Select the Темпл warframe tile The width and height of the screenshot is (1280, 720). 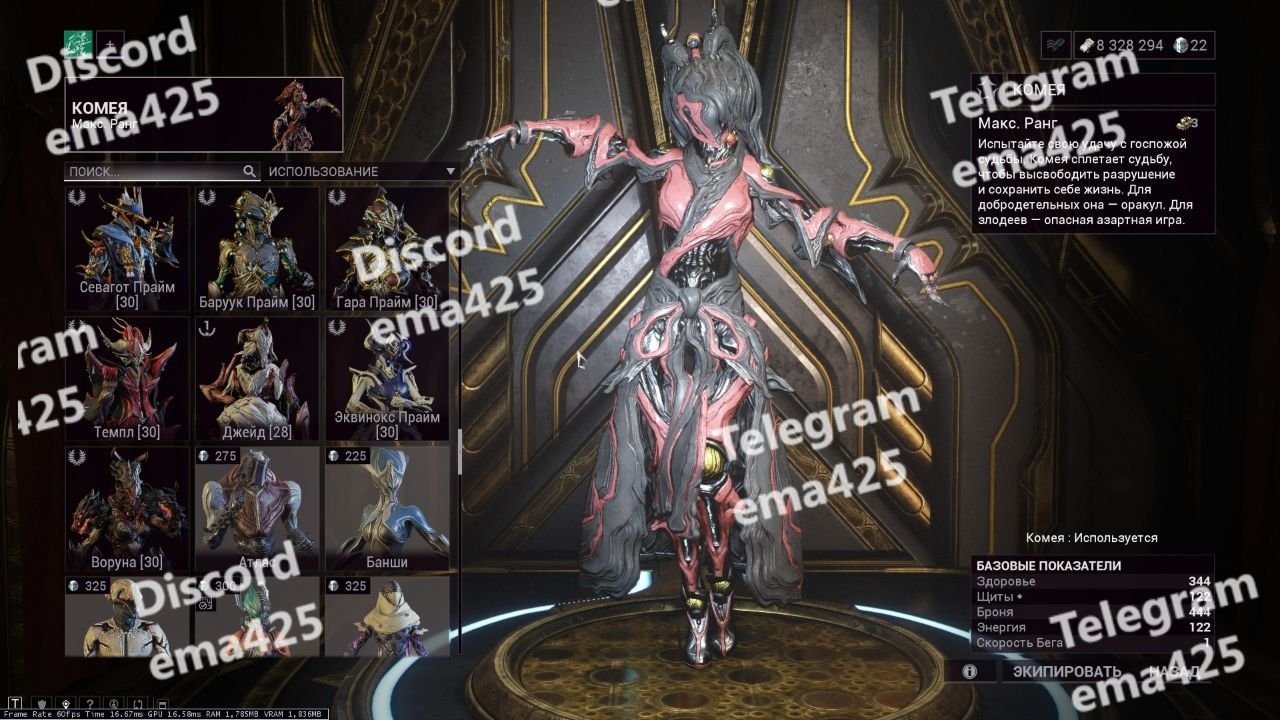coord(127,378)
